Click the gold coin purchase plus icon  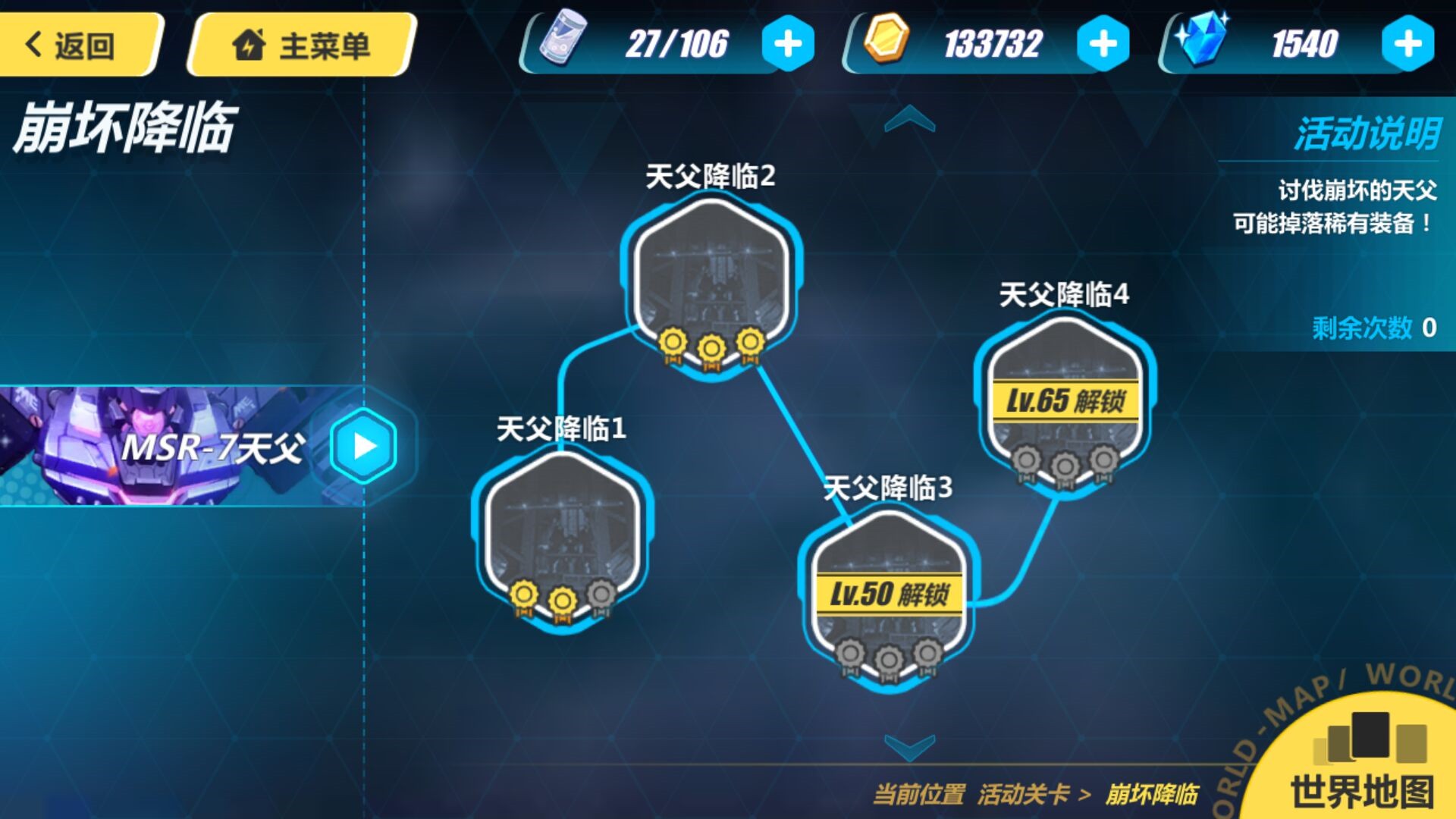(x=1104, y=44)
